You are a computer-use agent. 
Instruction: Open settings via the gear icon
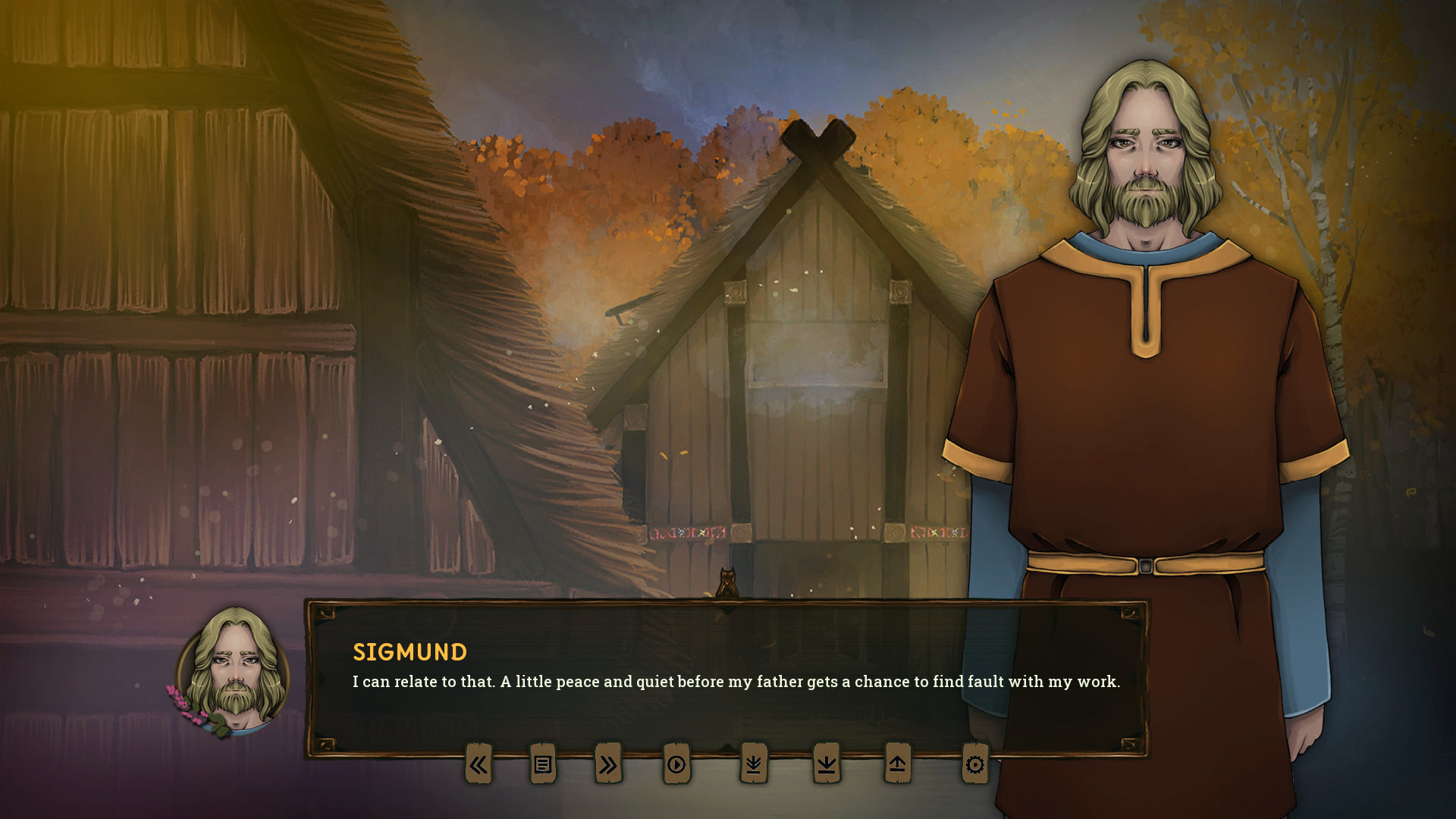click(x=975, y=764)
